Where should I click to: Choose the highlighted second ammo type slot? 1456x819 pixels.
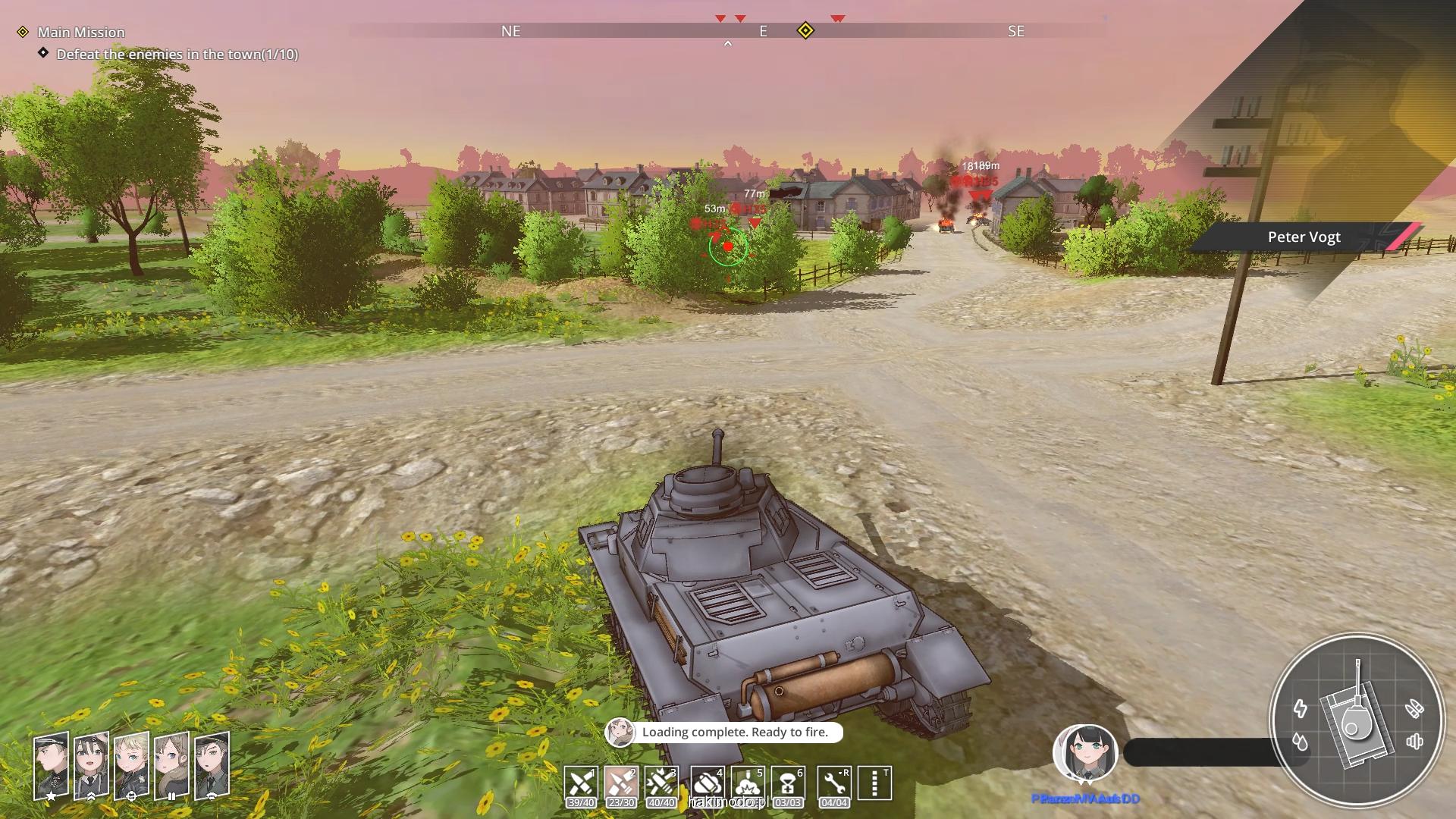(x=621, y=783)
